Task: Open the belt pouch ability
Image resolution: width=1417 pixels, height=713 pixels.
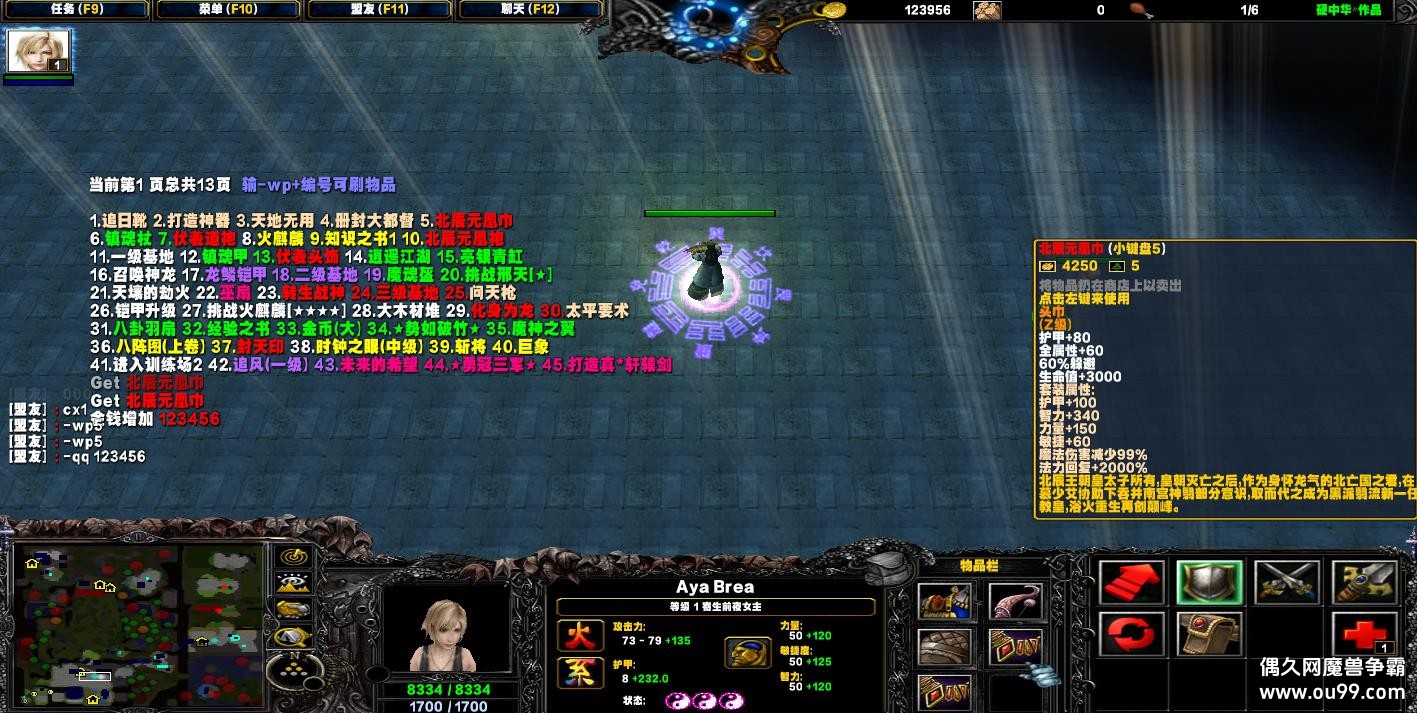Action: click(x=1209, y=634)
